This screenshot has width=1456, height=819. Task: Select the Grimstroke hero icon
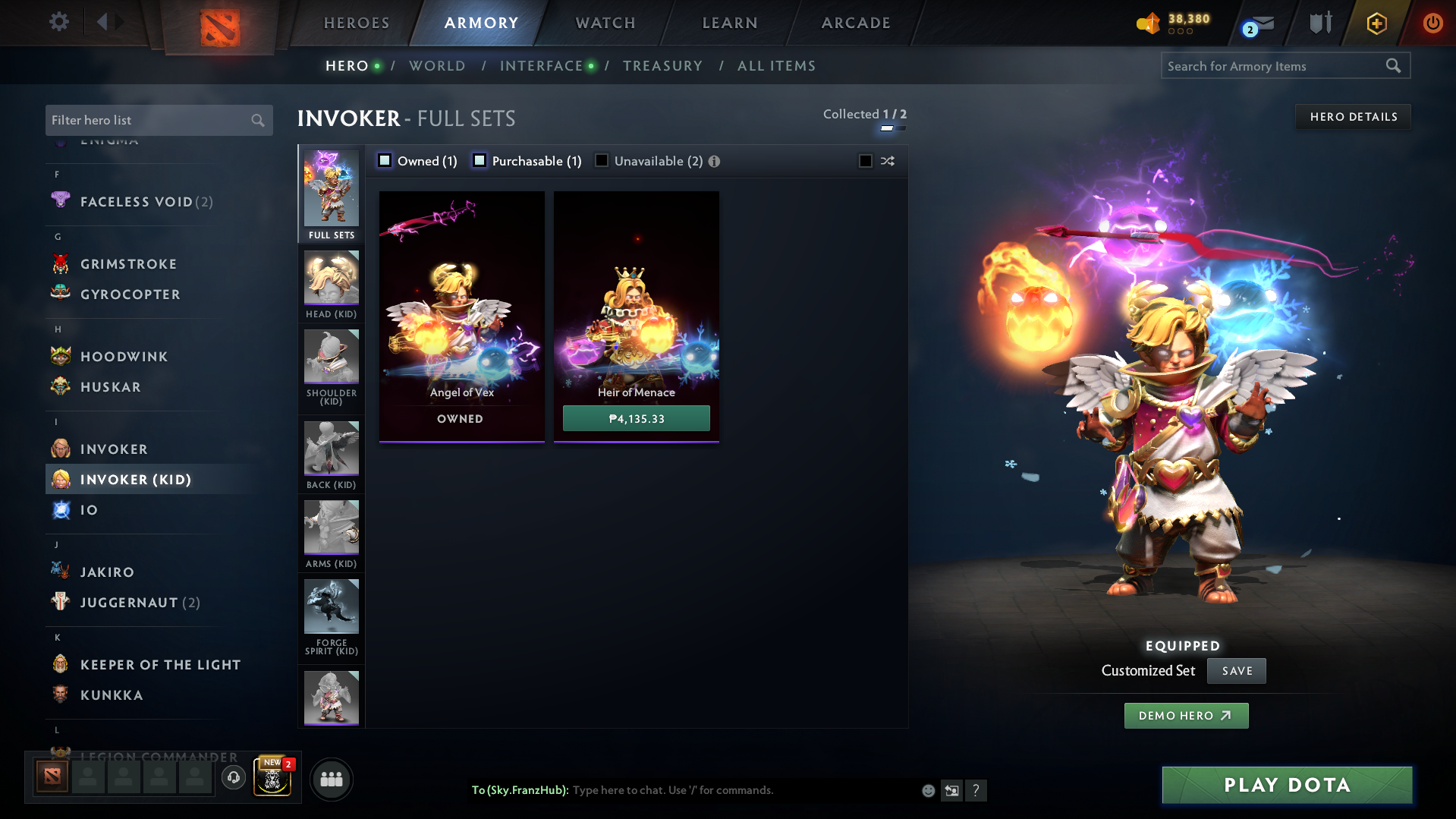tap(60, 263)
